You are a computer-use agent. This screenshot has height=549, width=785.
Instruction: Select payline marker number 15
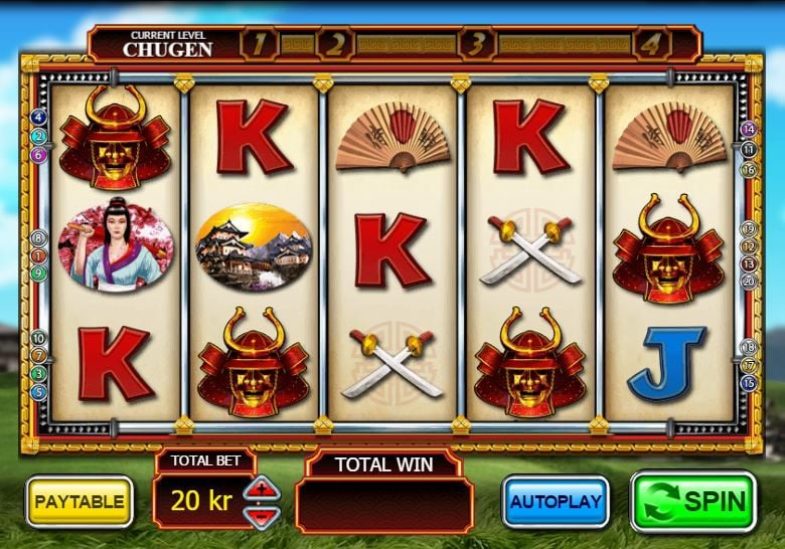click(x=748, y=383)
